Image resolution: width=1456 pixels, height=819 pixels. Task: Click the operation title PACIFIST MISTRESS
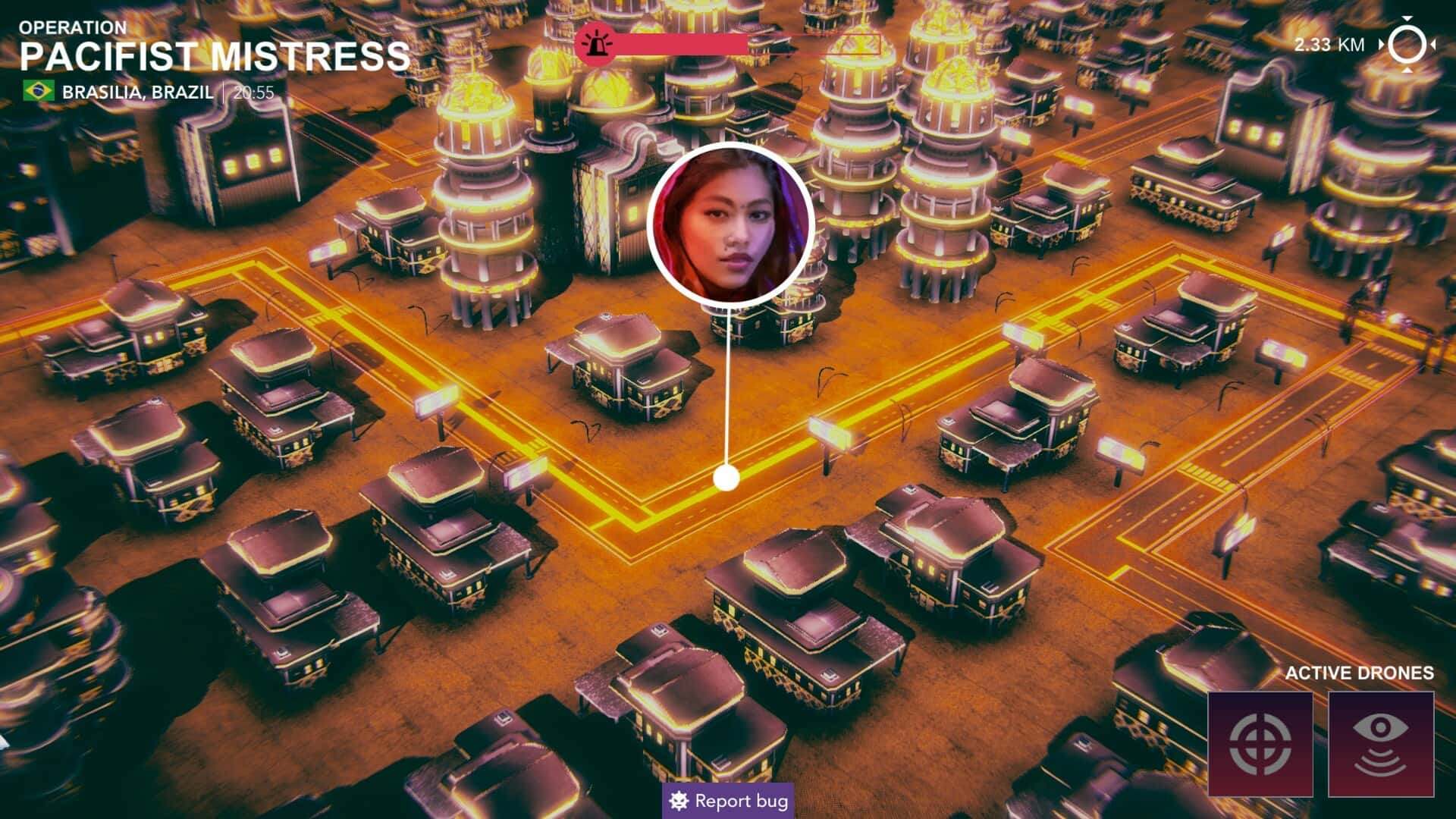click(215, 55)
